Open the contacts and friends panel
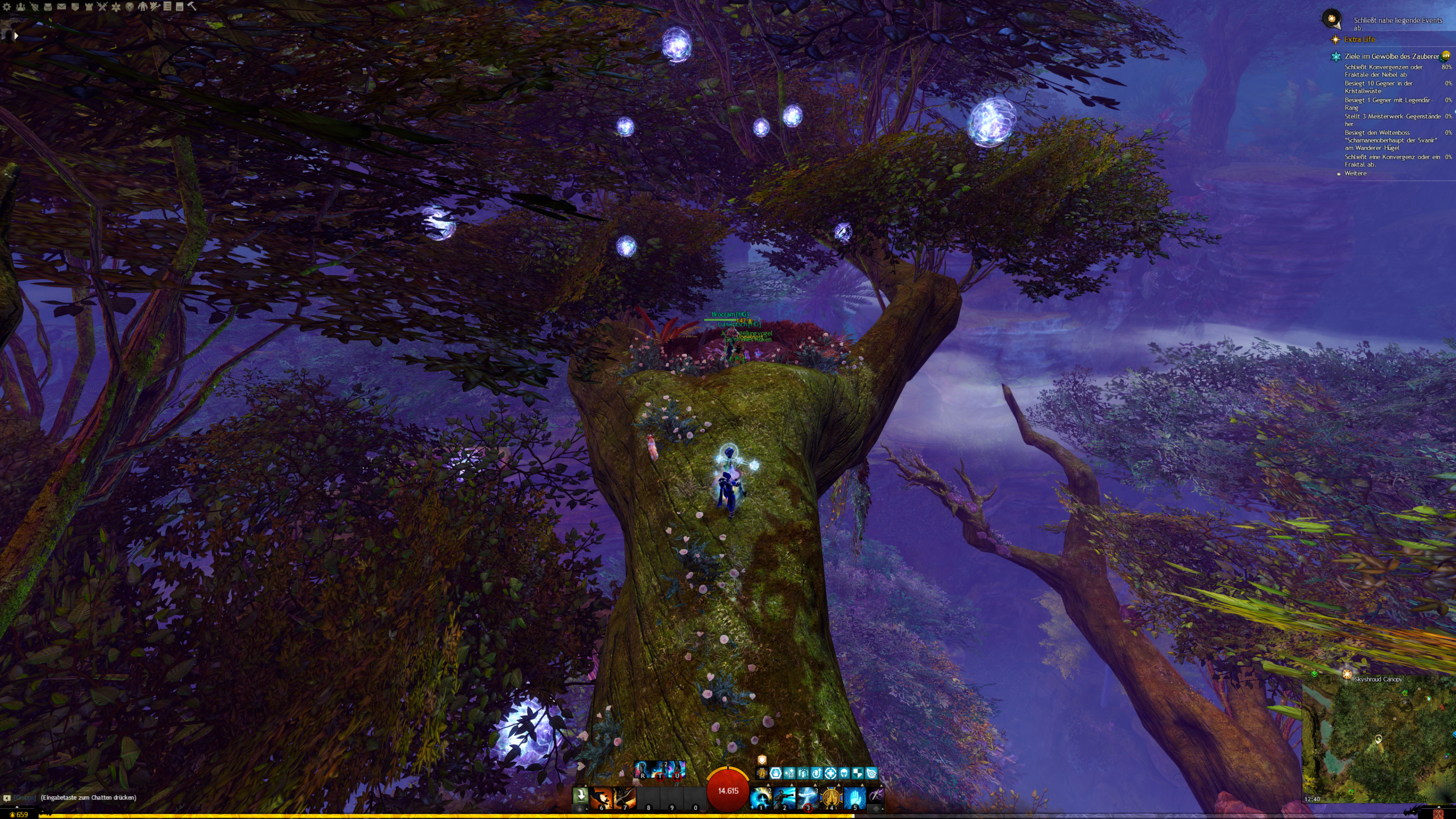 click(21, 7)
